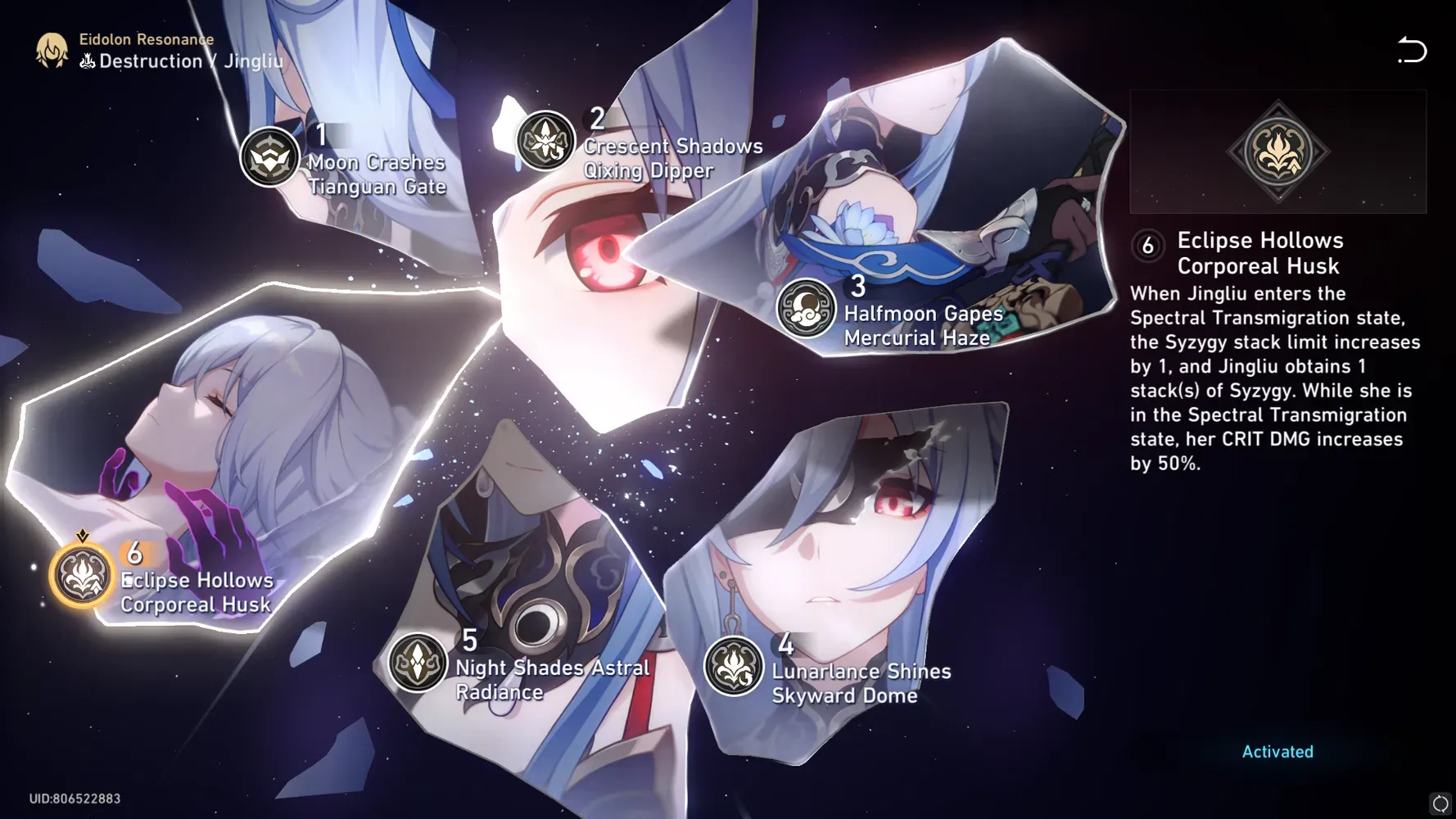Click the Crescent Shadows Qixing Dipper label

[x=672, y=157]
